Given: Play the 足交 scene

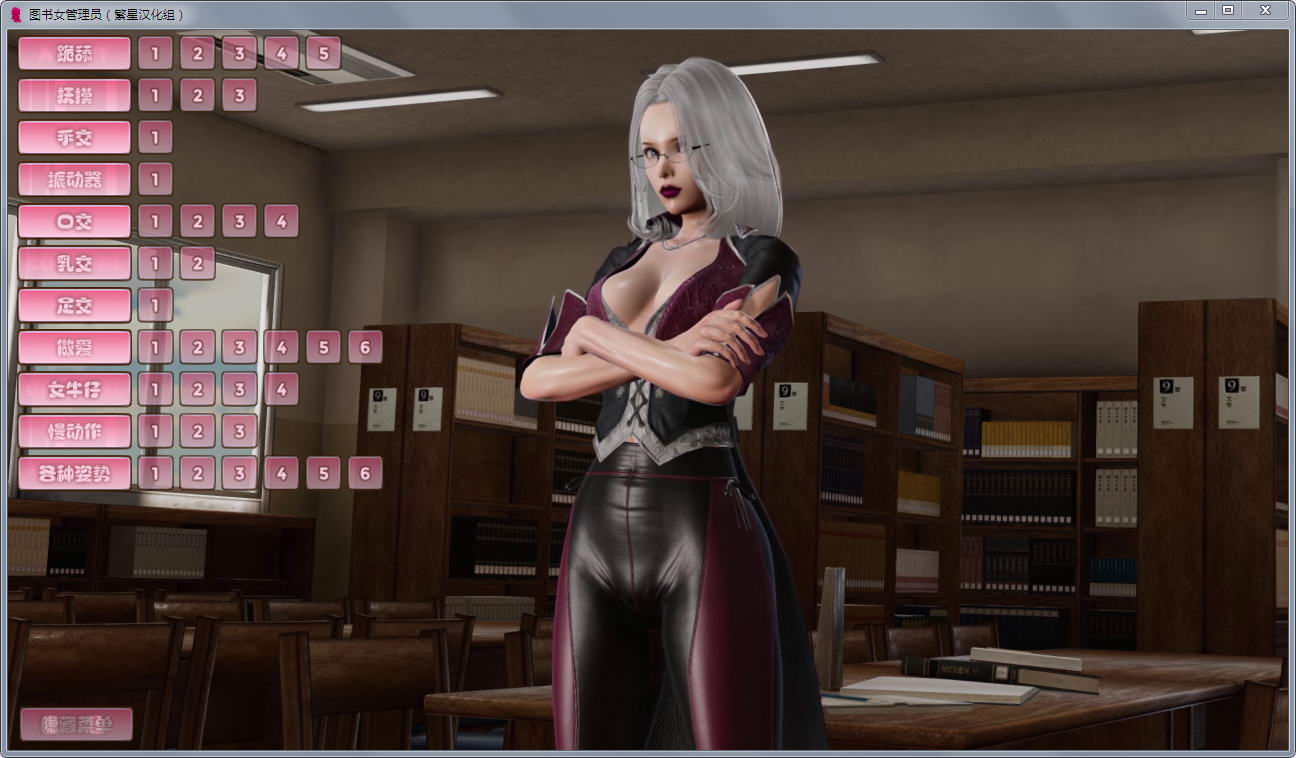Looking at the screenshot, I should pyautogui.click(x=73, y=305).
